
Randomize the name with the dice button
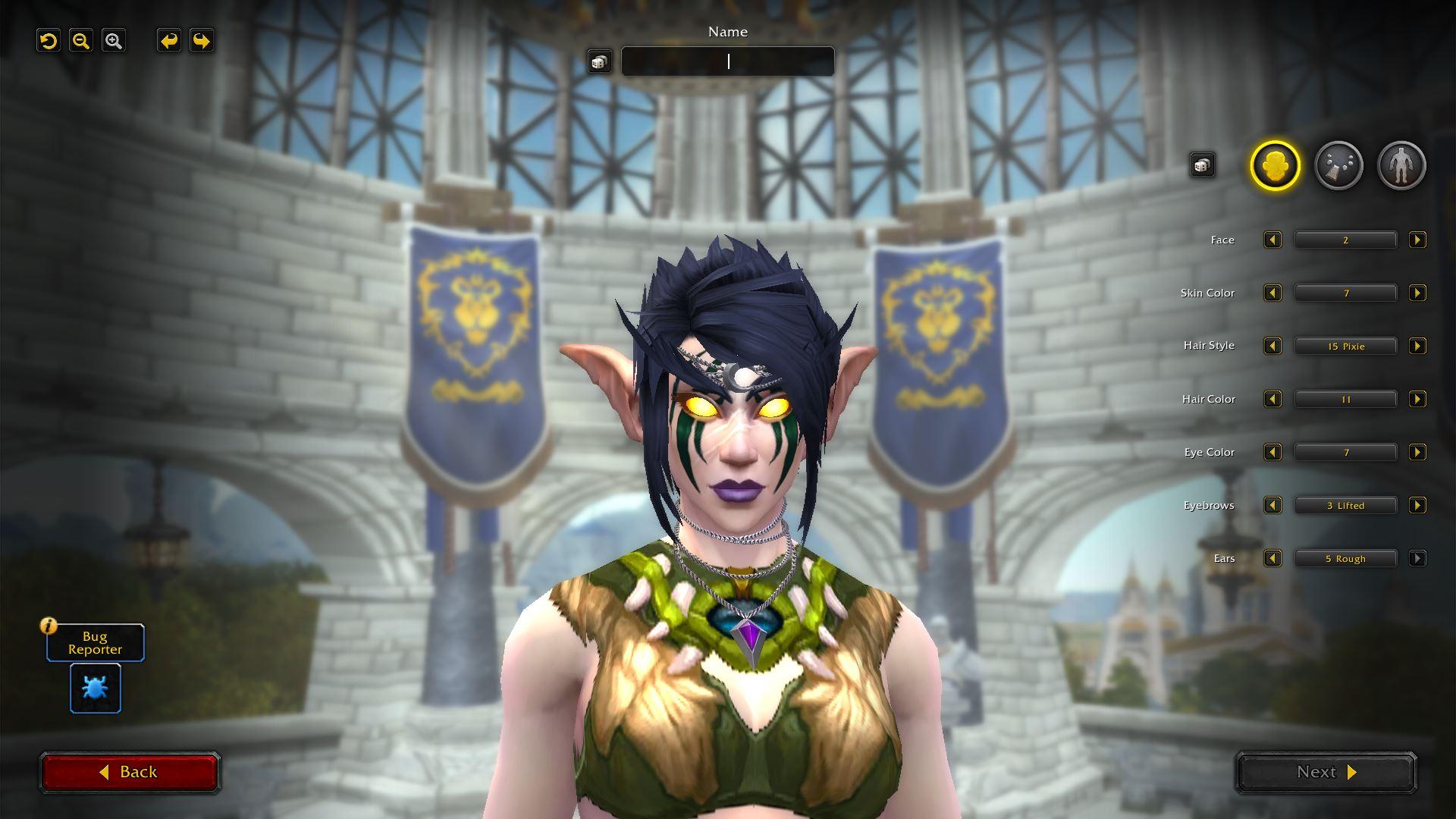[599, 61]
